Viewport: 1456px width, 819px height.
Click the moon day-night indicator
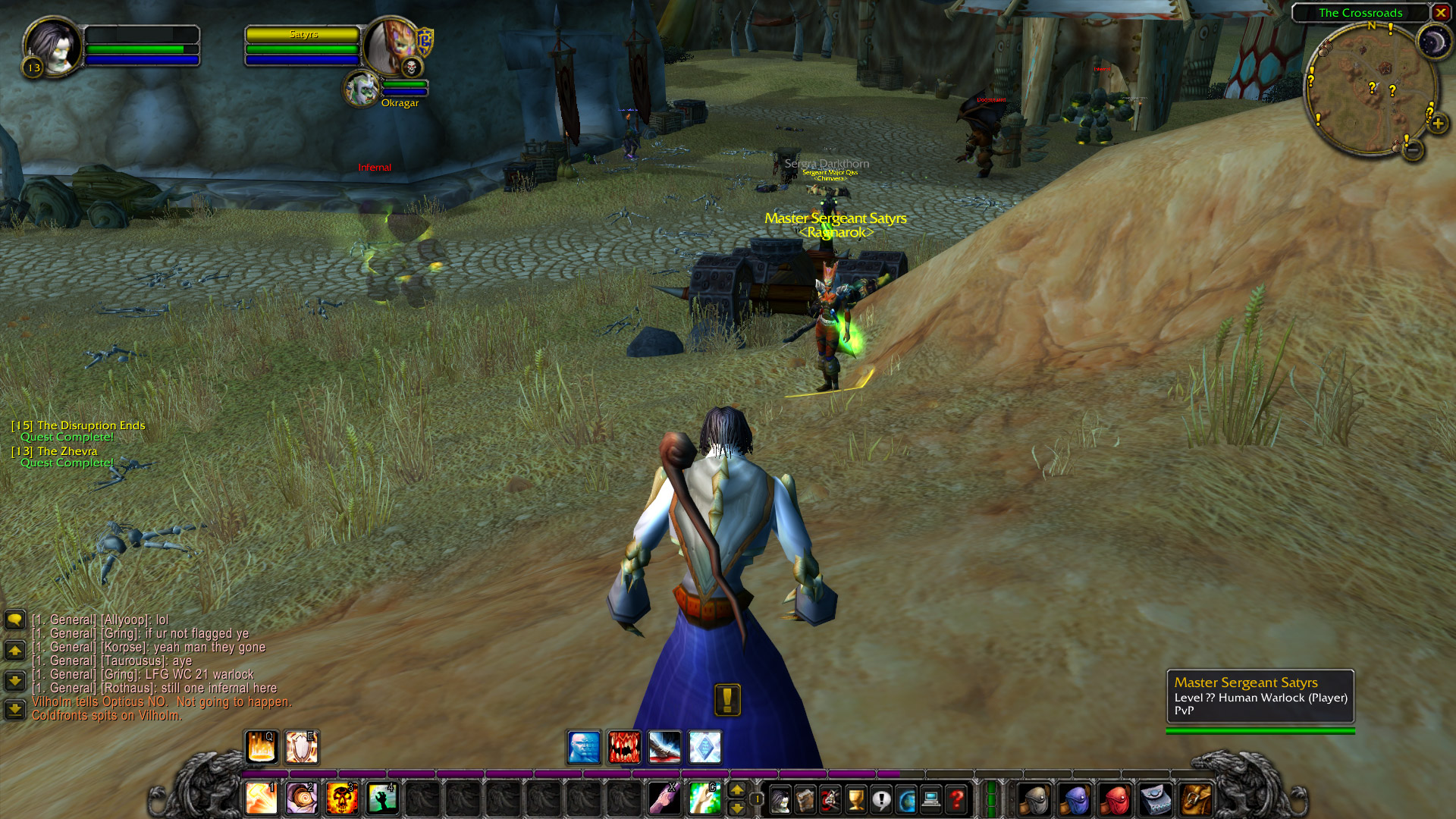pyautogui.click(x=1433, y=42)
